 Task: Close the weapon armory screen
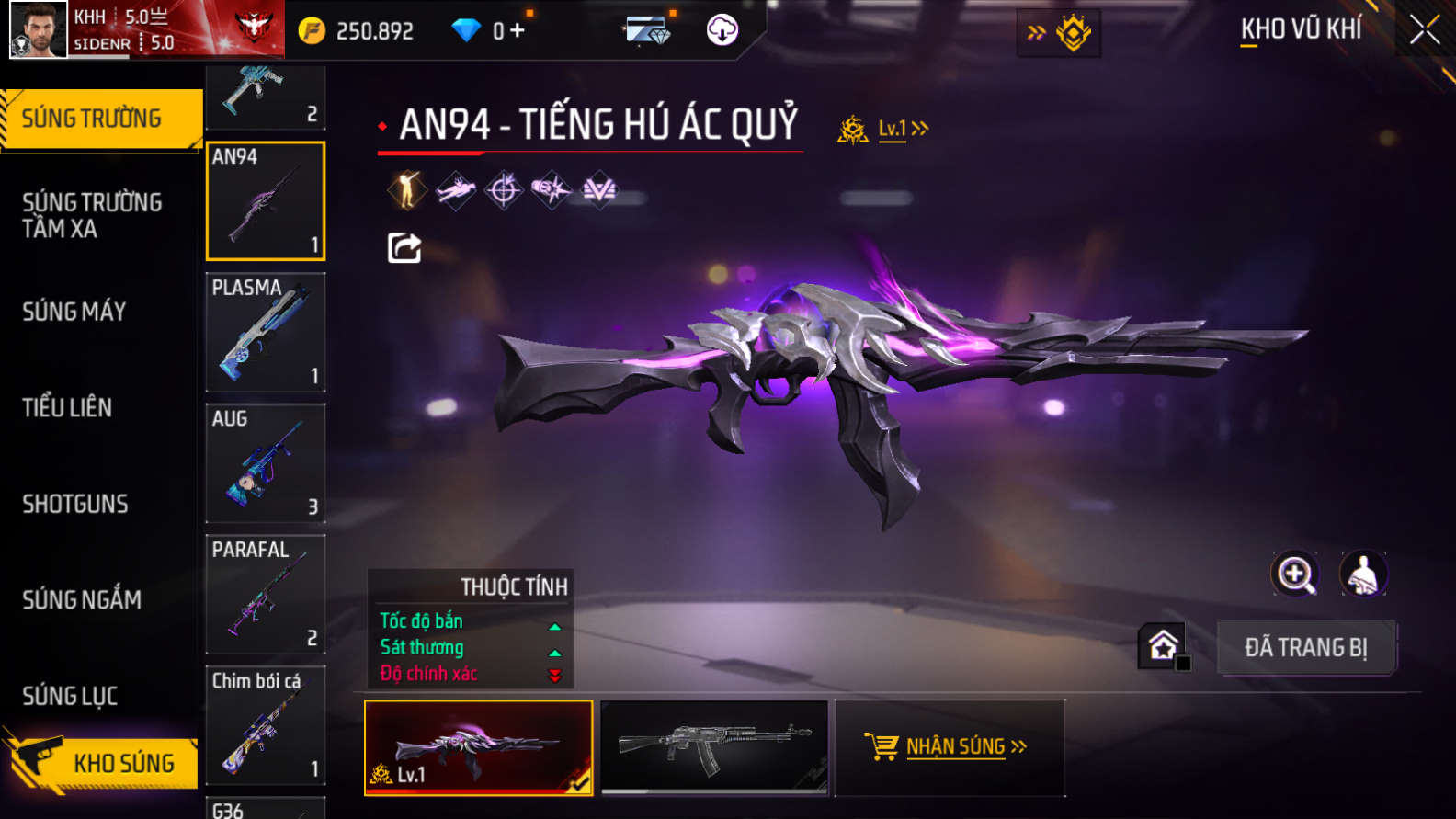(x=1425, y=30)
